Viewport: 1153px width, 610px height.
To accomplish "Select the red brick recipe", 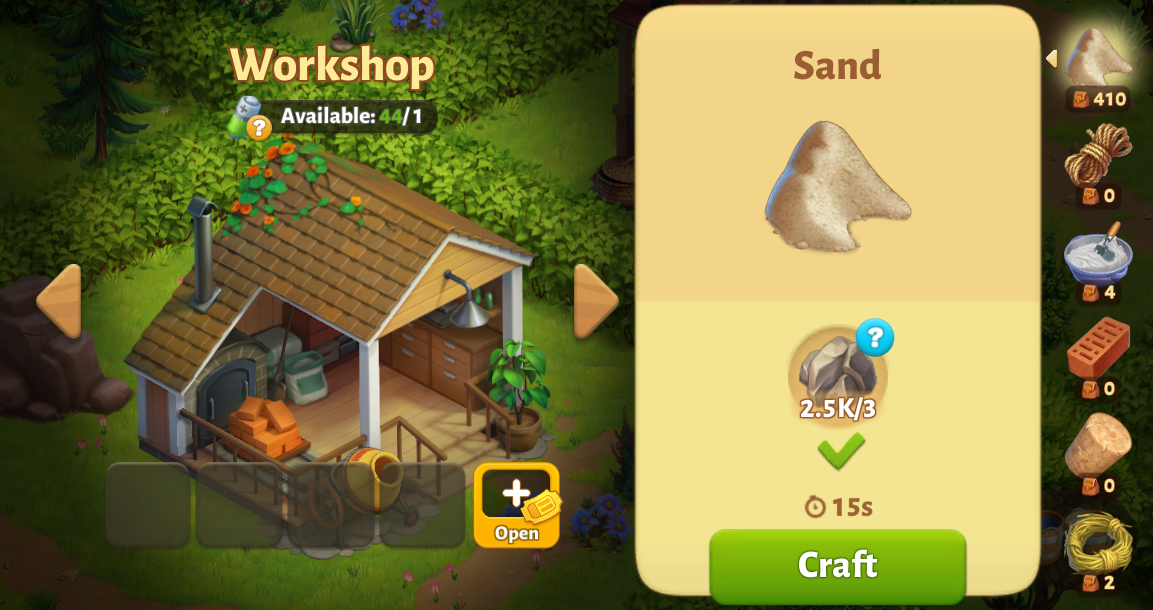I will [x=1098, y=348].
